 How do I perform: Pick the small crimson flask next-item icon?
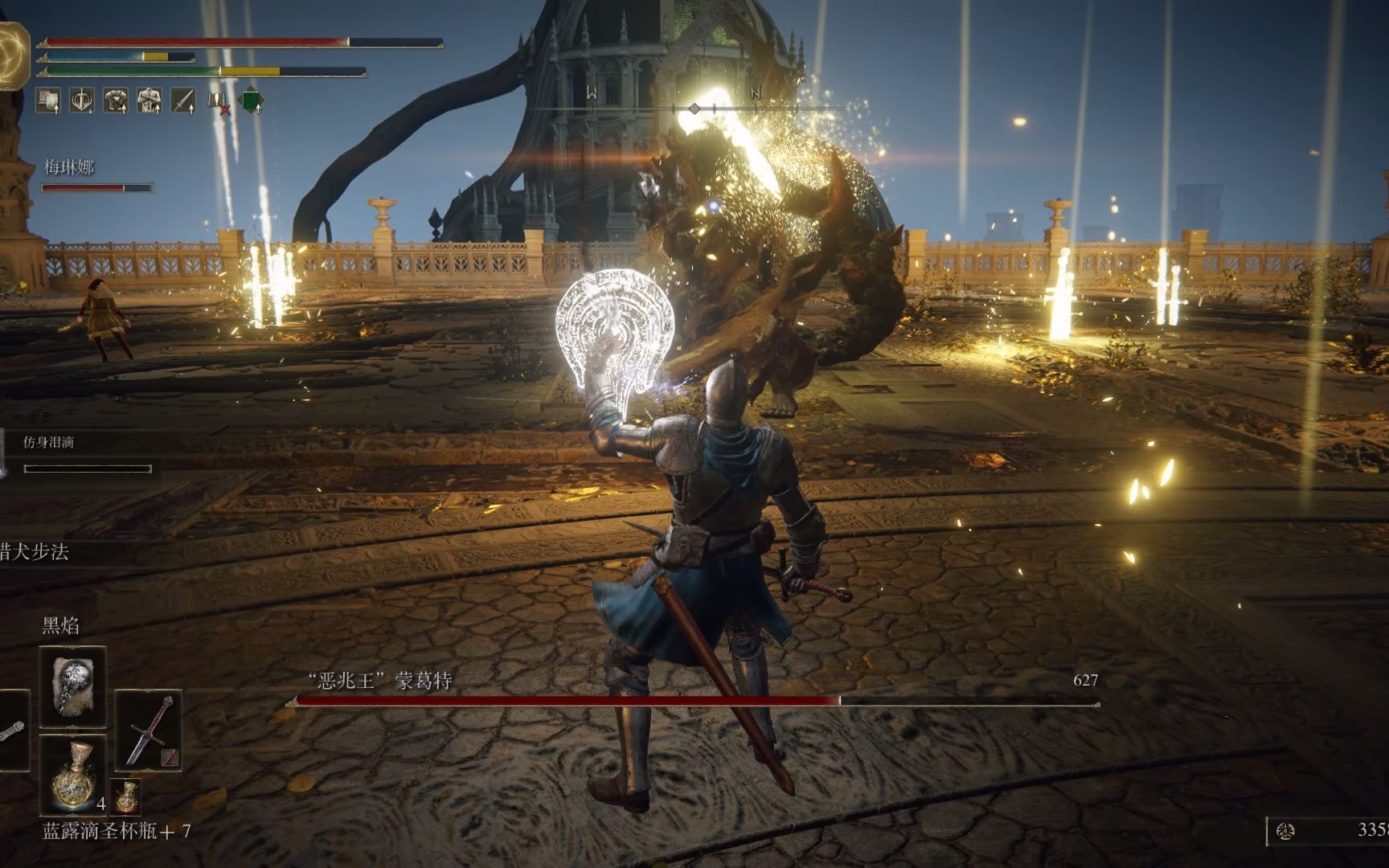click(125, 796)
